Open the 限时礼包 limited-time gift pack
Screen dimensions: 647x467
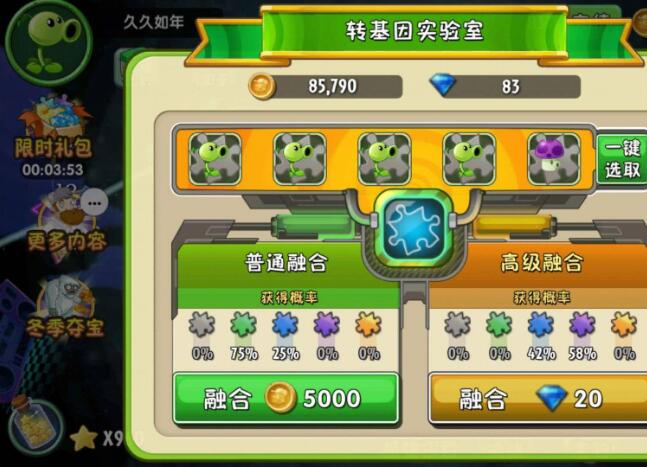pos(52,133)
